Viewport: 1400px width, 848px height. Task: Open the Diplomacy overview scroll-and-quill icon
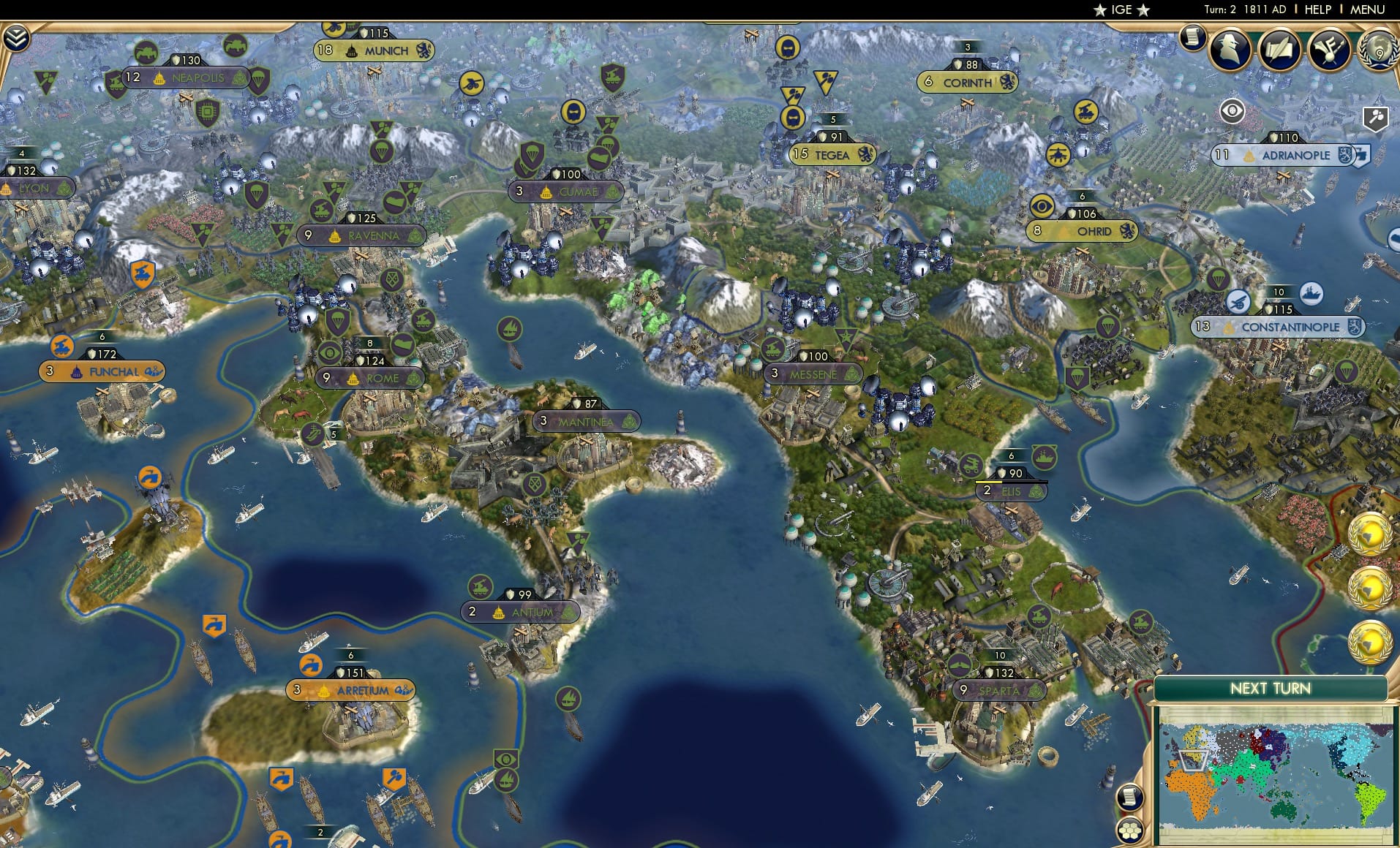pos(1281,50)
